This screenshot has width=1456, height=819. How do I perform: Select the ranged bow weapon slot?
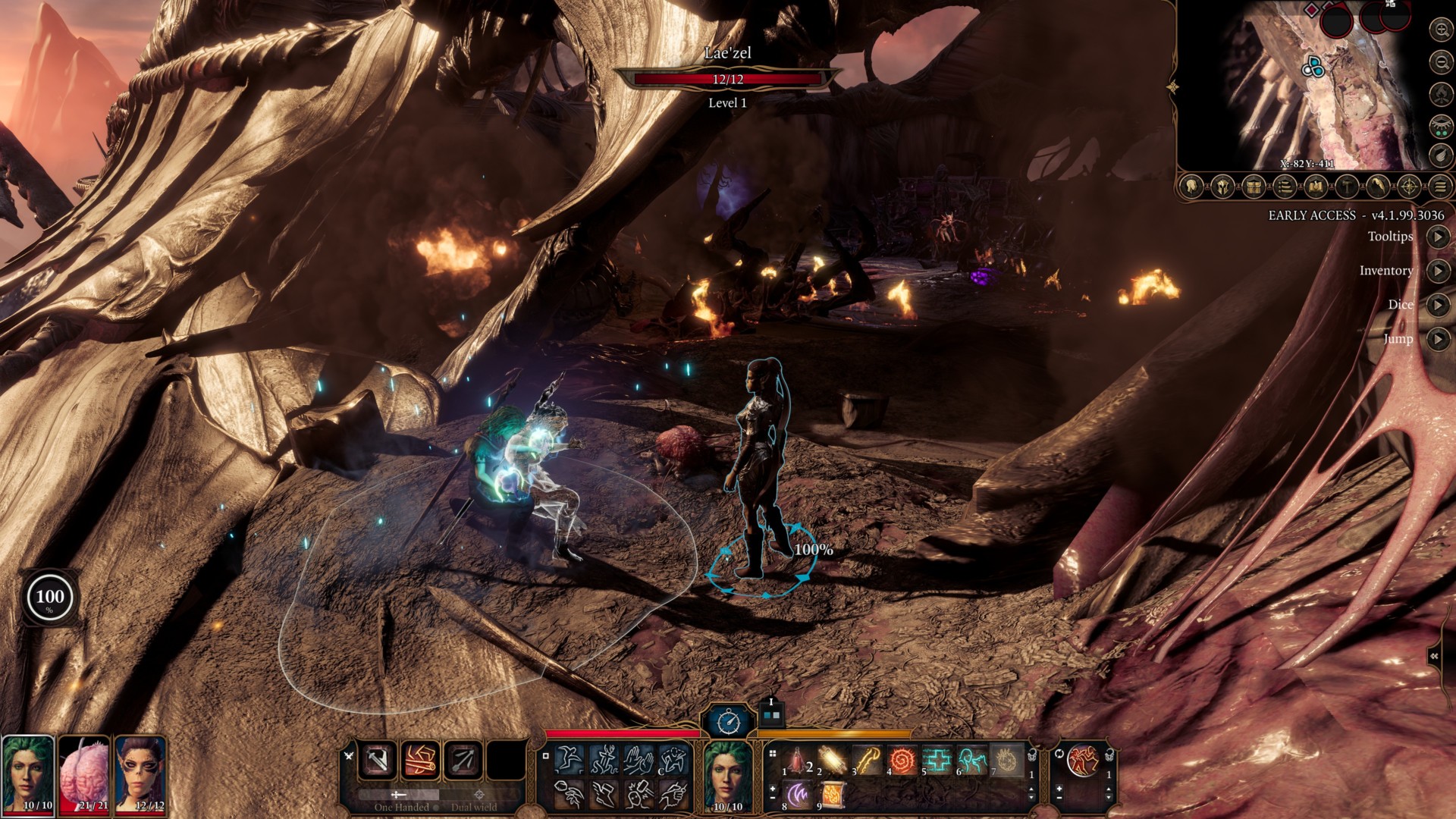click(462, 759)
